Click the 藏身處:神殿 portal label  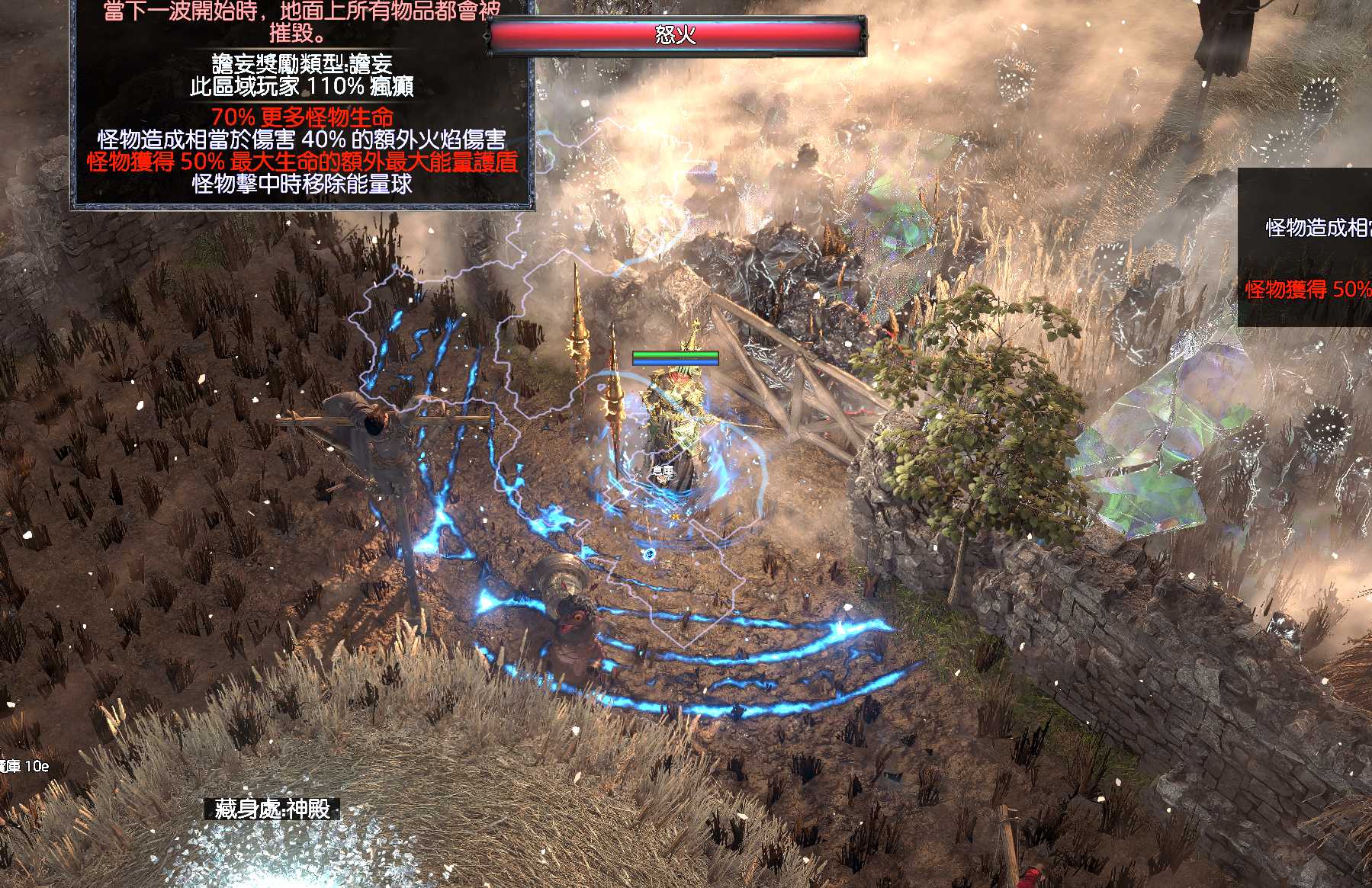272,809
